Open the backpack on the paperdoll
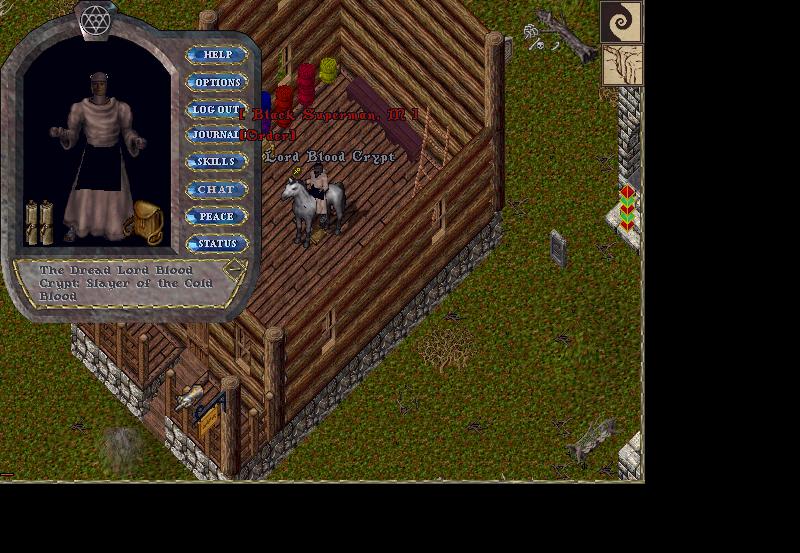 [147, 222]
